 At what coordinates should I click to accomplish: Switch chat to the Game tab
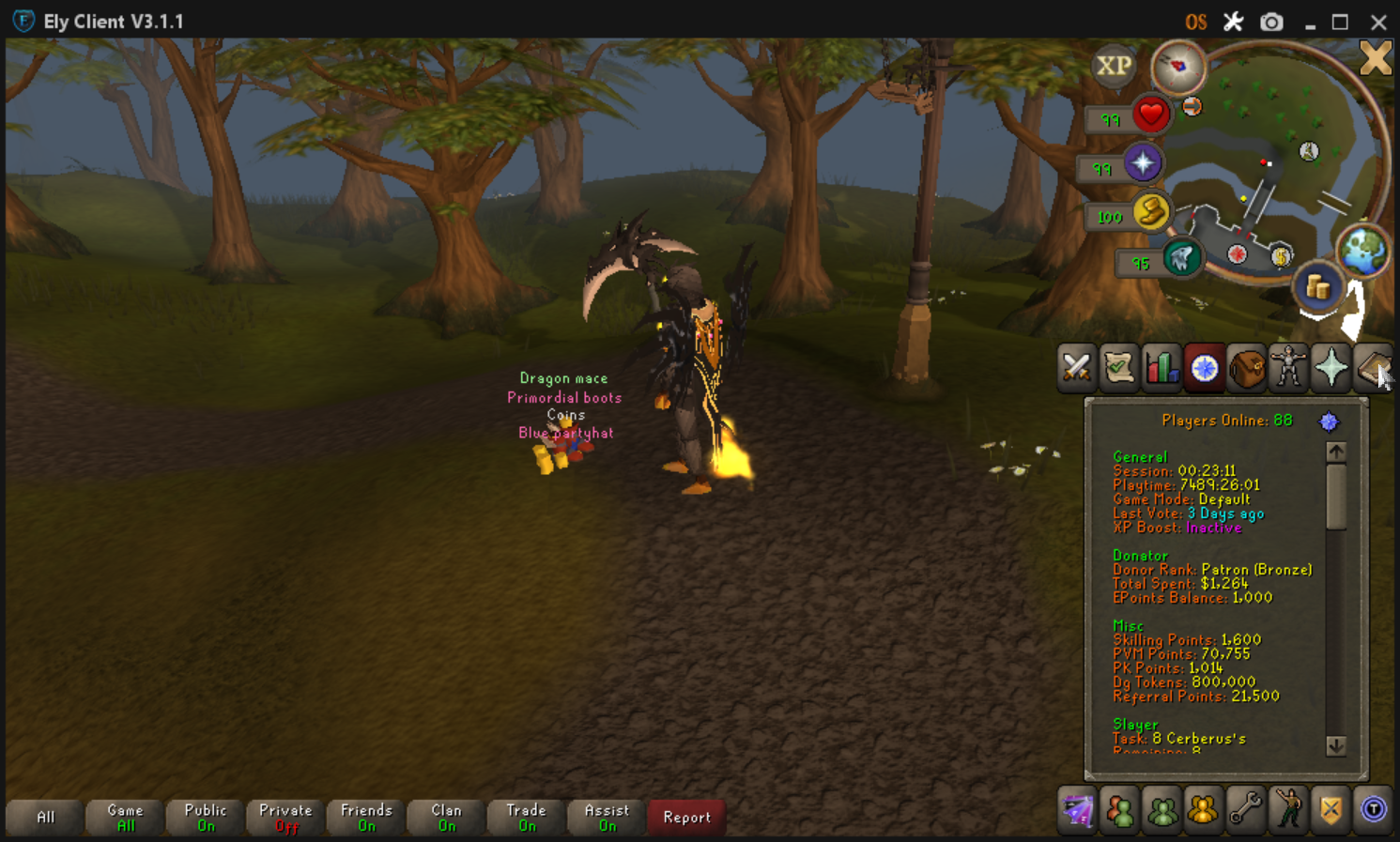click(x=125, y=817)
